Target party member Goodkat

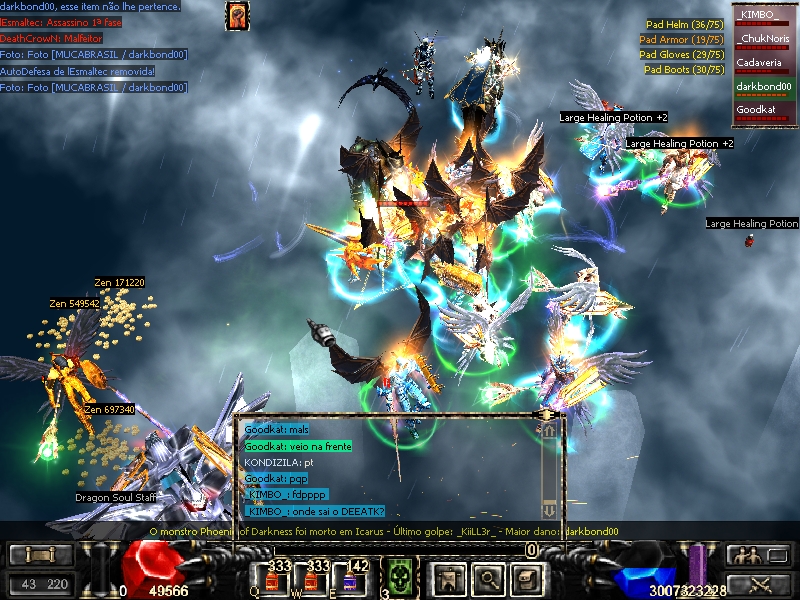[764, 110]
